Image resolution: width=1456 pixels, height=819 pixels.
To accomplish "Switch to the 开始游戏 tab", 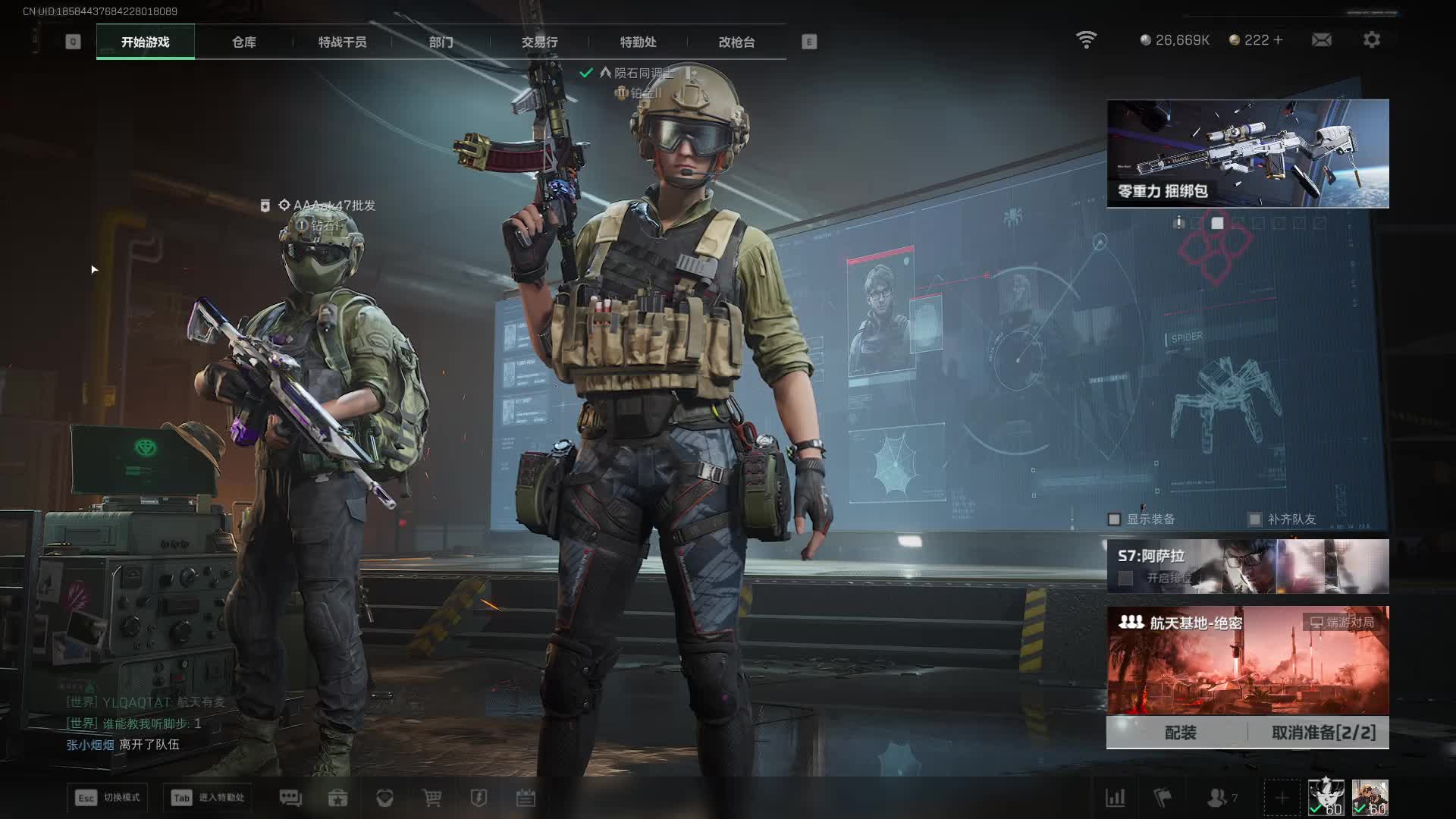I will pyautogui.click(x=145, y=42).
